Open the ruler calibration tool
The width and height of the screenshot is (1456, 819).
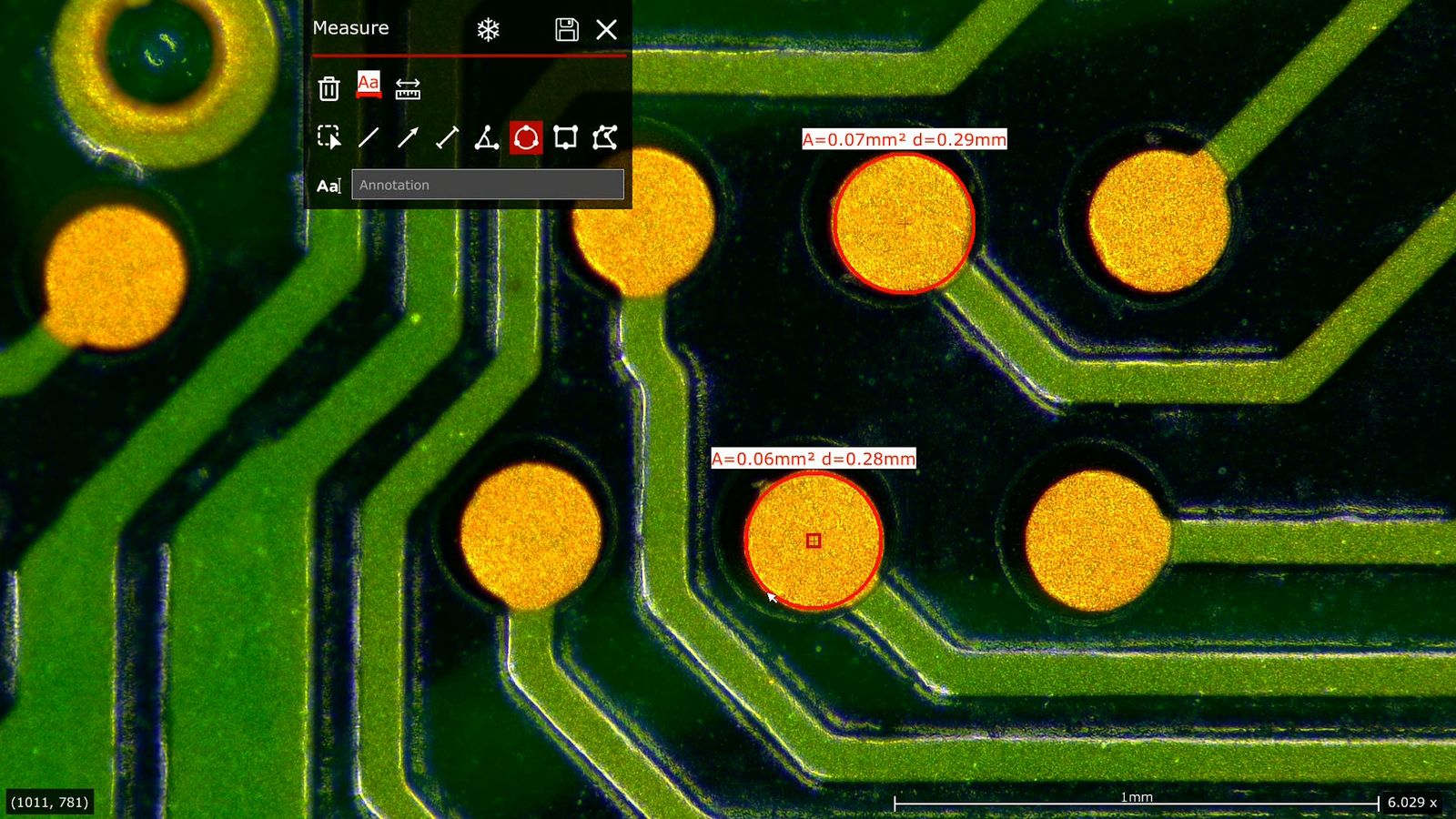pyautogui.click(x=409, y=88)
